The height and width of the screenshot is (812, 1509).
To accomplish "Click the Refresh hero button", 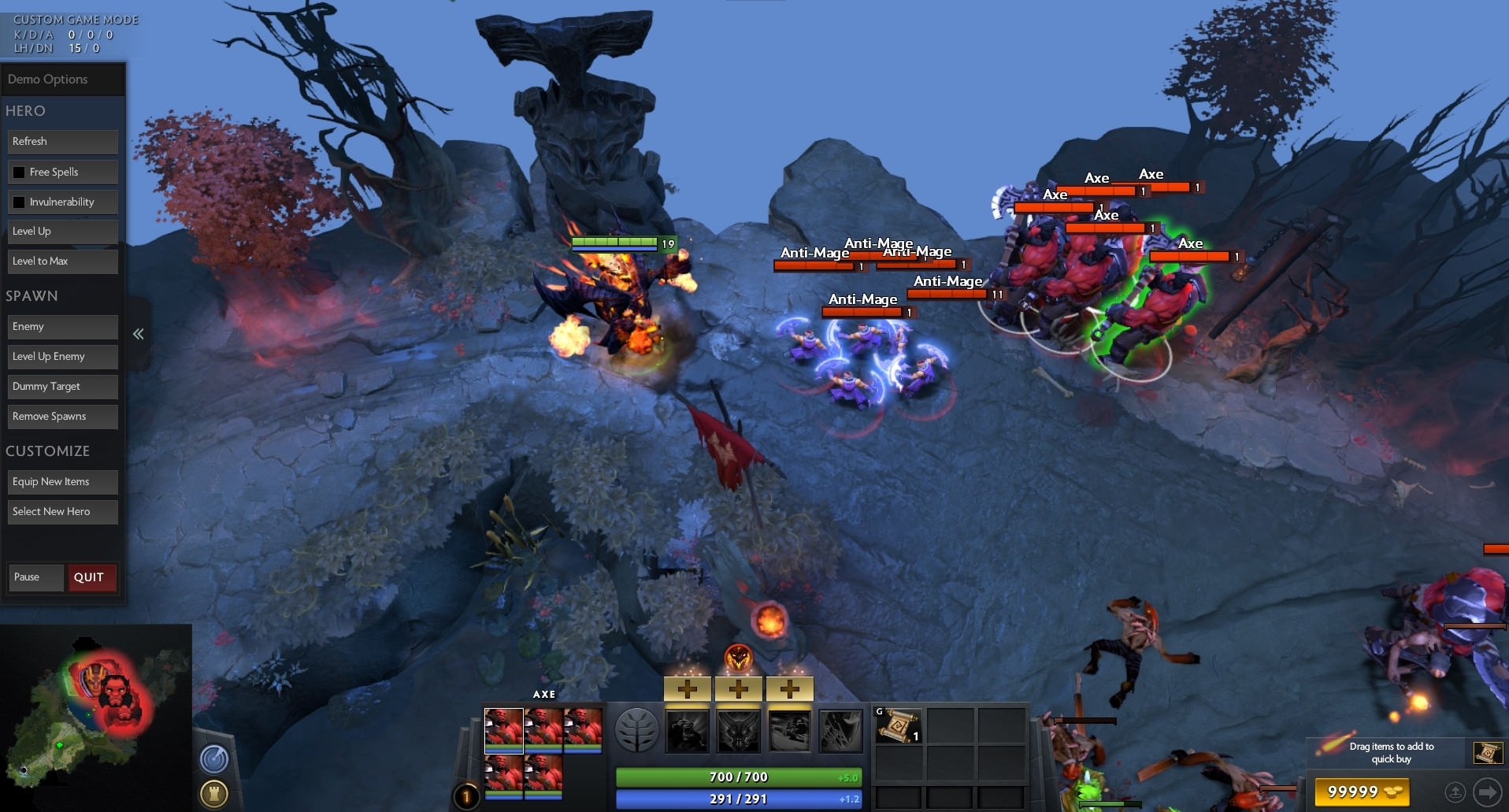I will click(63, 142).
